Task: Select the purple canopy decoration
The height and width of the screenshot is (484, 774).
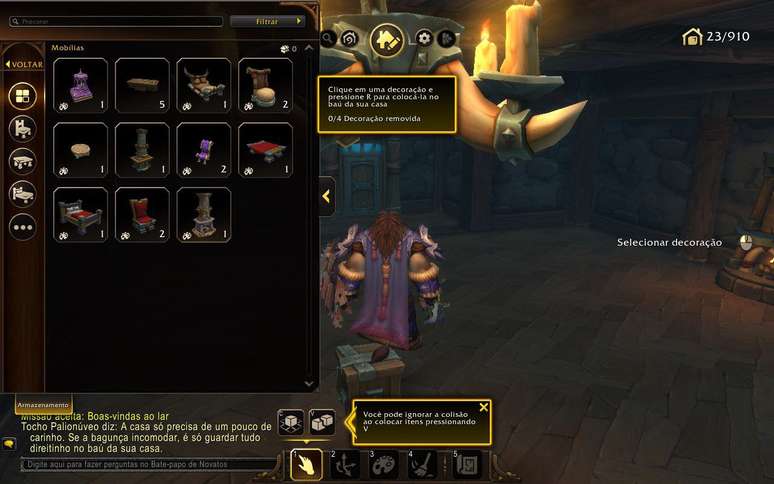Action: coord(80,85)
